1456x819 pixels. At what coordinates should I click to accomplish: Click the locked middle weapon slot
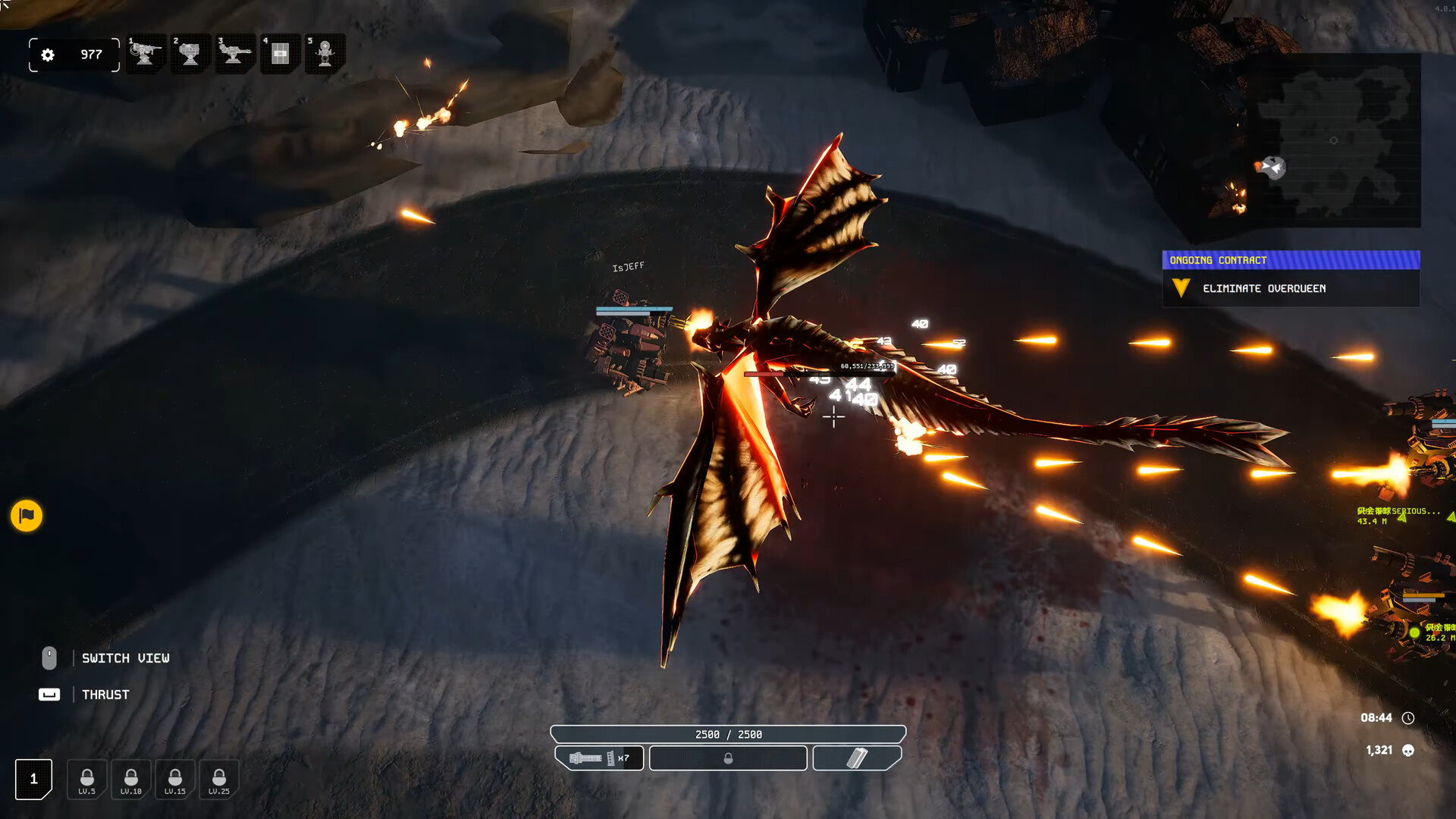point(728,758)
